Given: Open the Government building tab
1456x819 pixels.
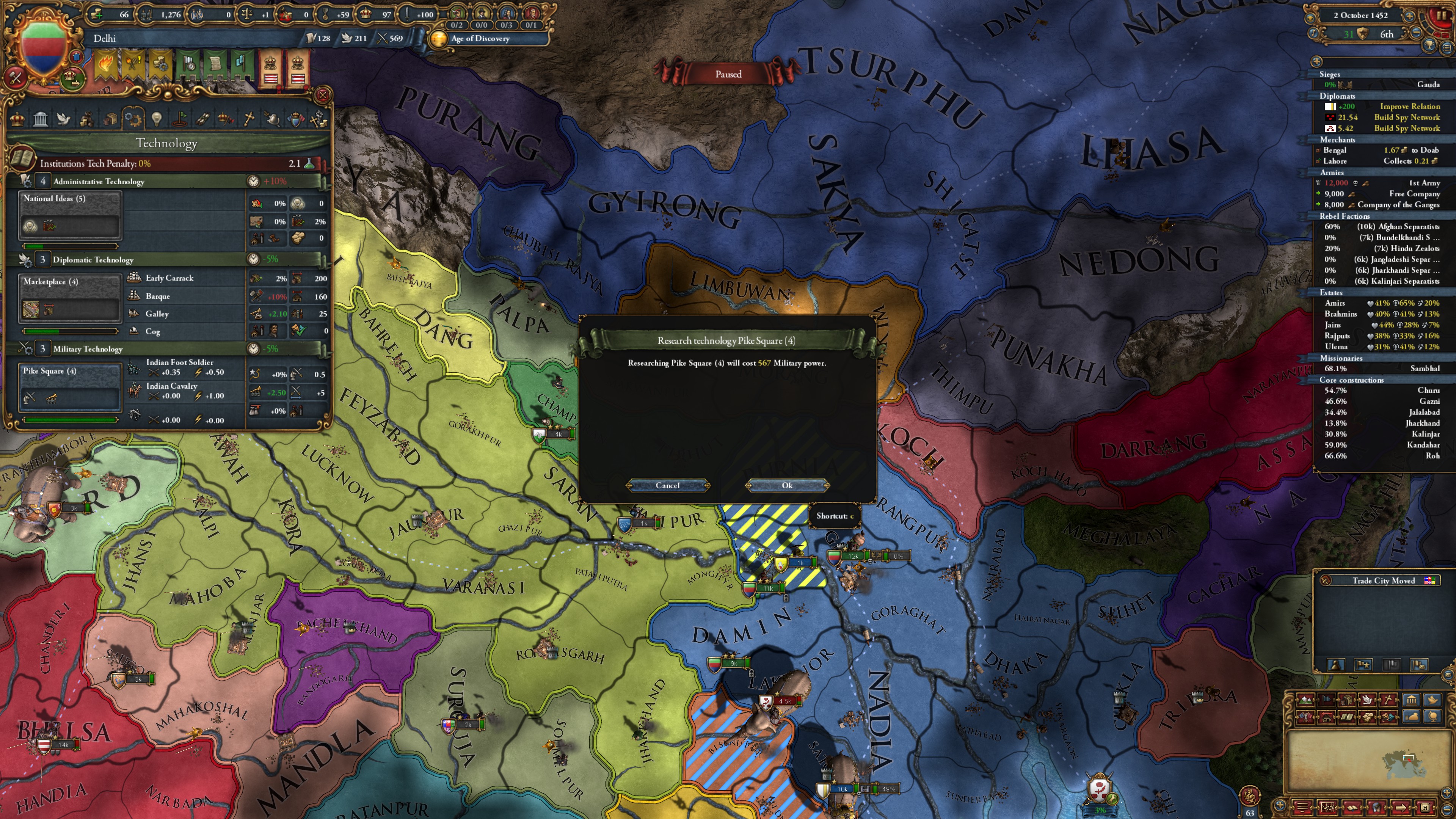Looking at the screenshot, I should tap(41, 120).
